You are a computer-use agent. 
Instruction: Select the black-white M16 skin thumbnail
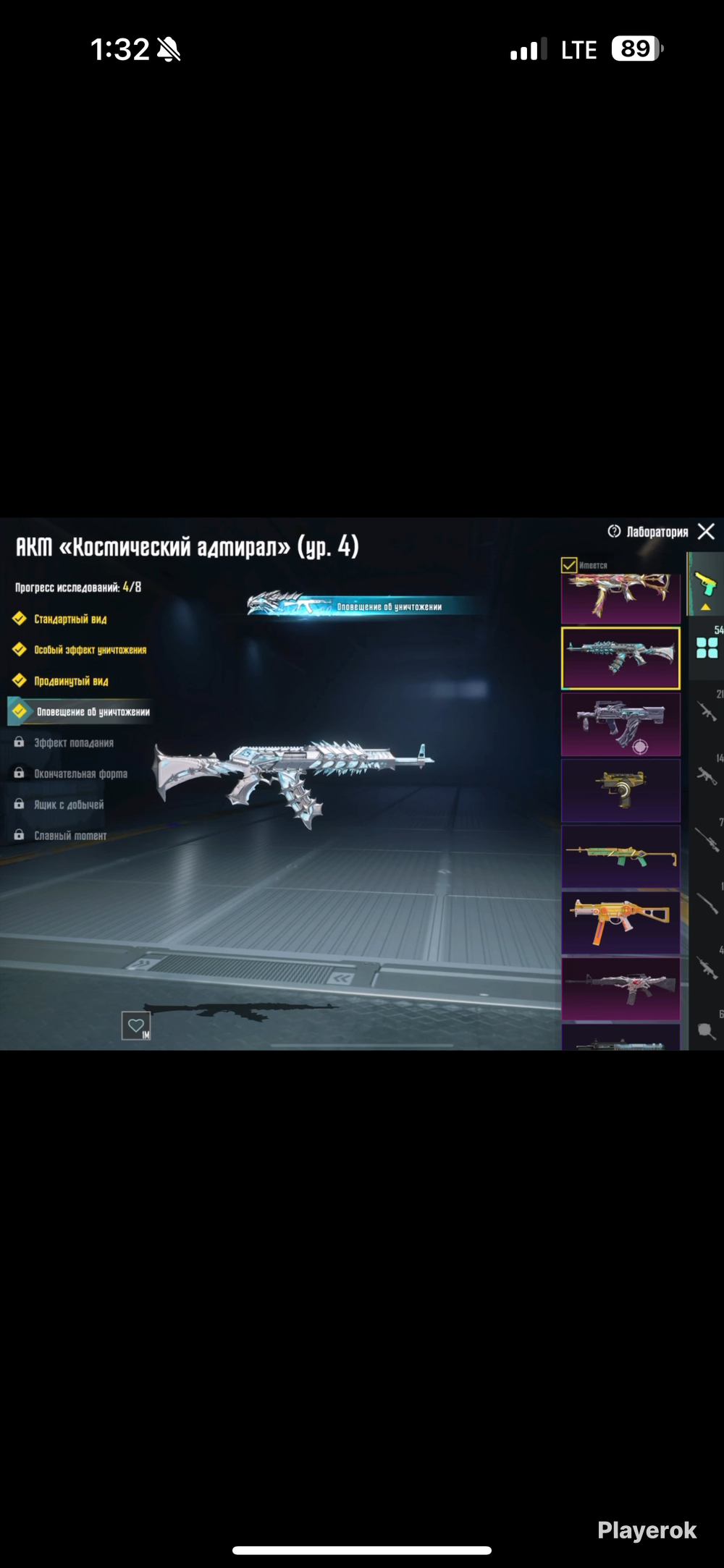[620, 988]
